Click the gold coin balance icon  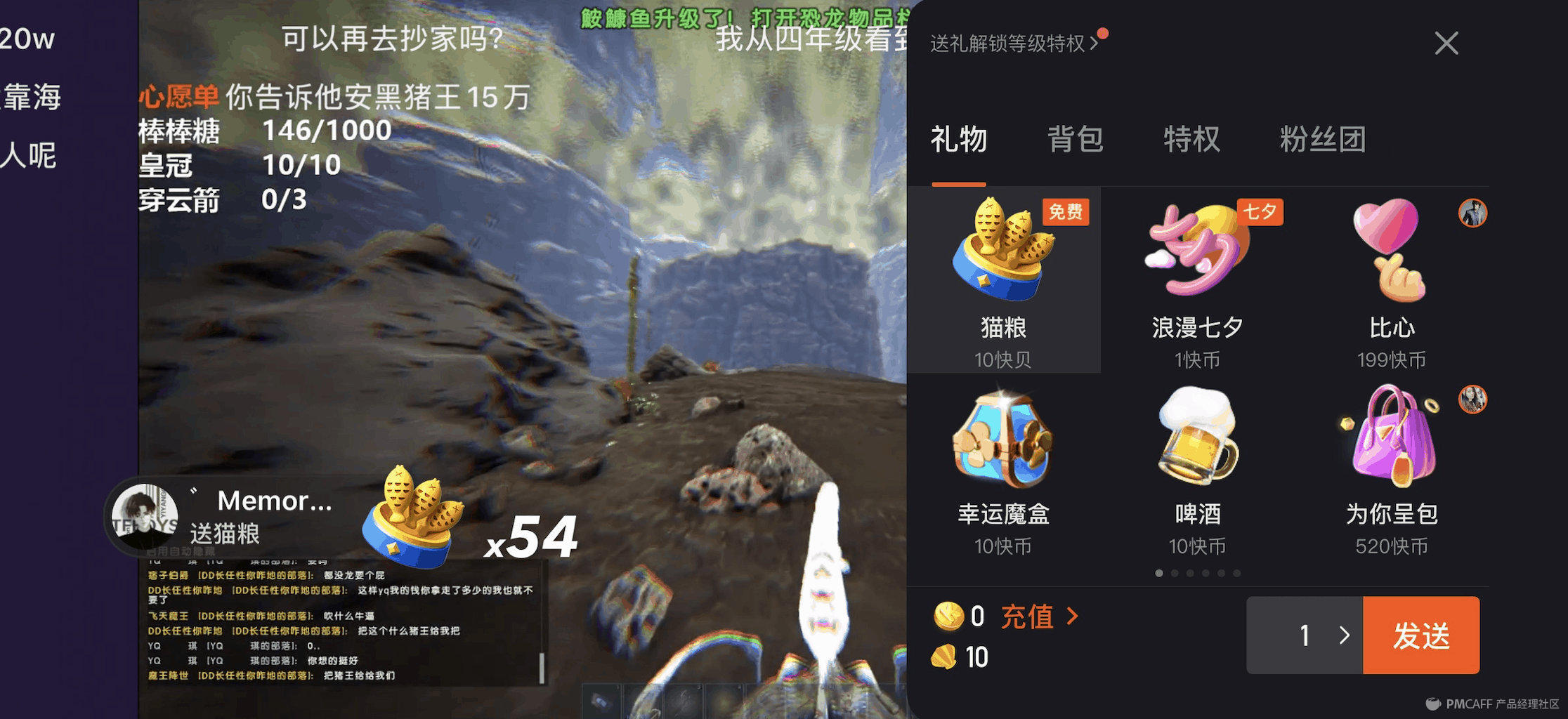948,616
